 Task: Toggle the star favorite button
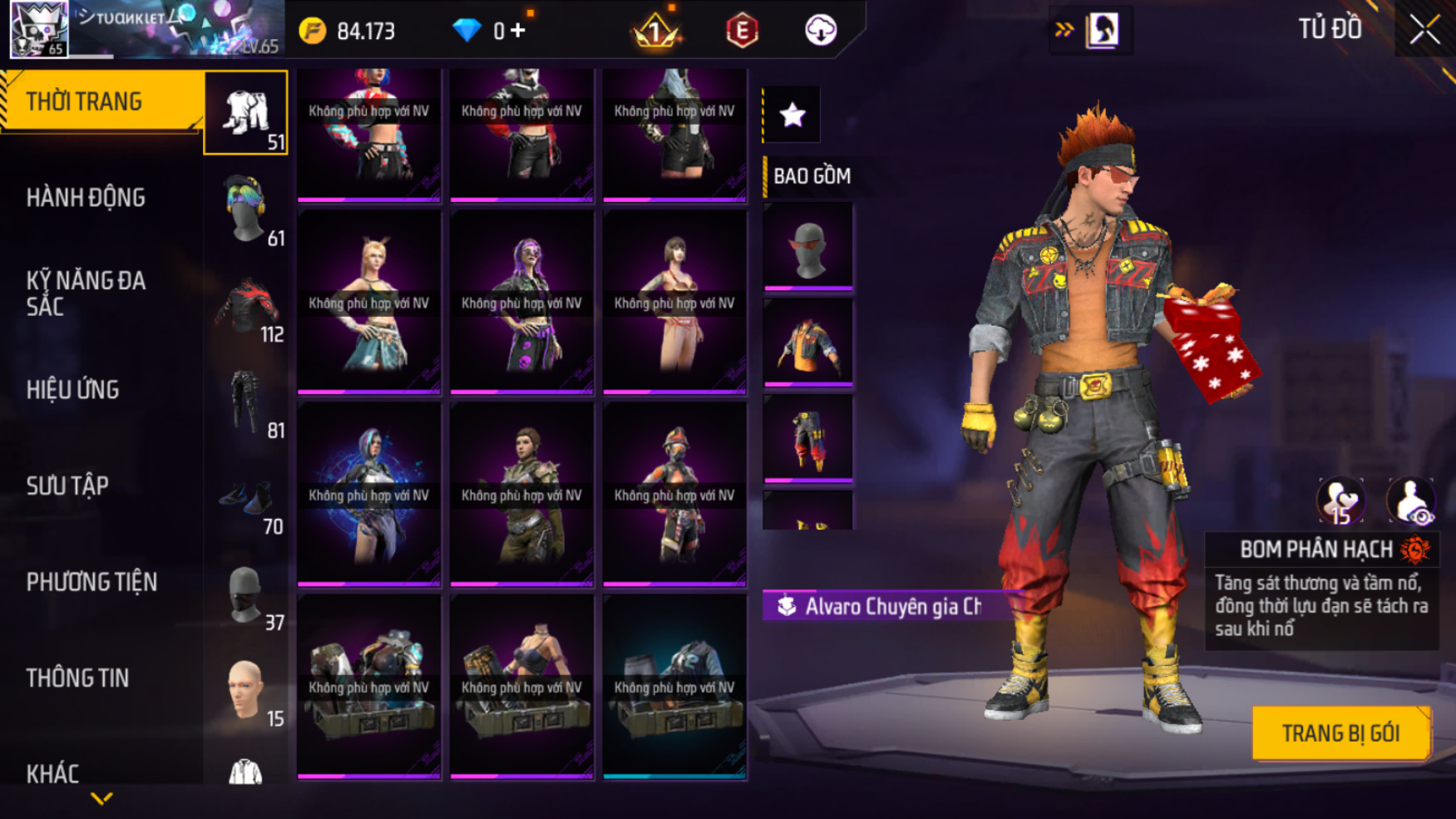[792, 115]
